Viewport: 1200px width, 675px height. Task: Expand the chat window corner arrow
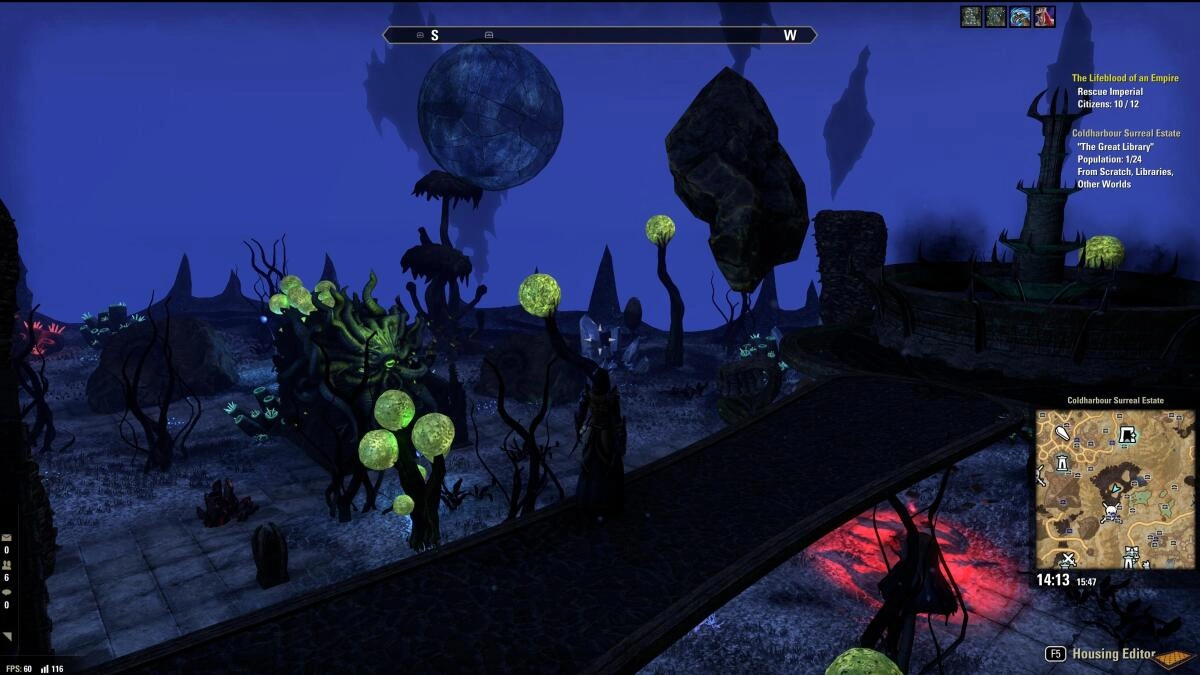pyautogui.click(x=7, y=636)
